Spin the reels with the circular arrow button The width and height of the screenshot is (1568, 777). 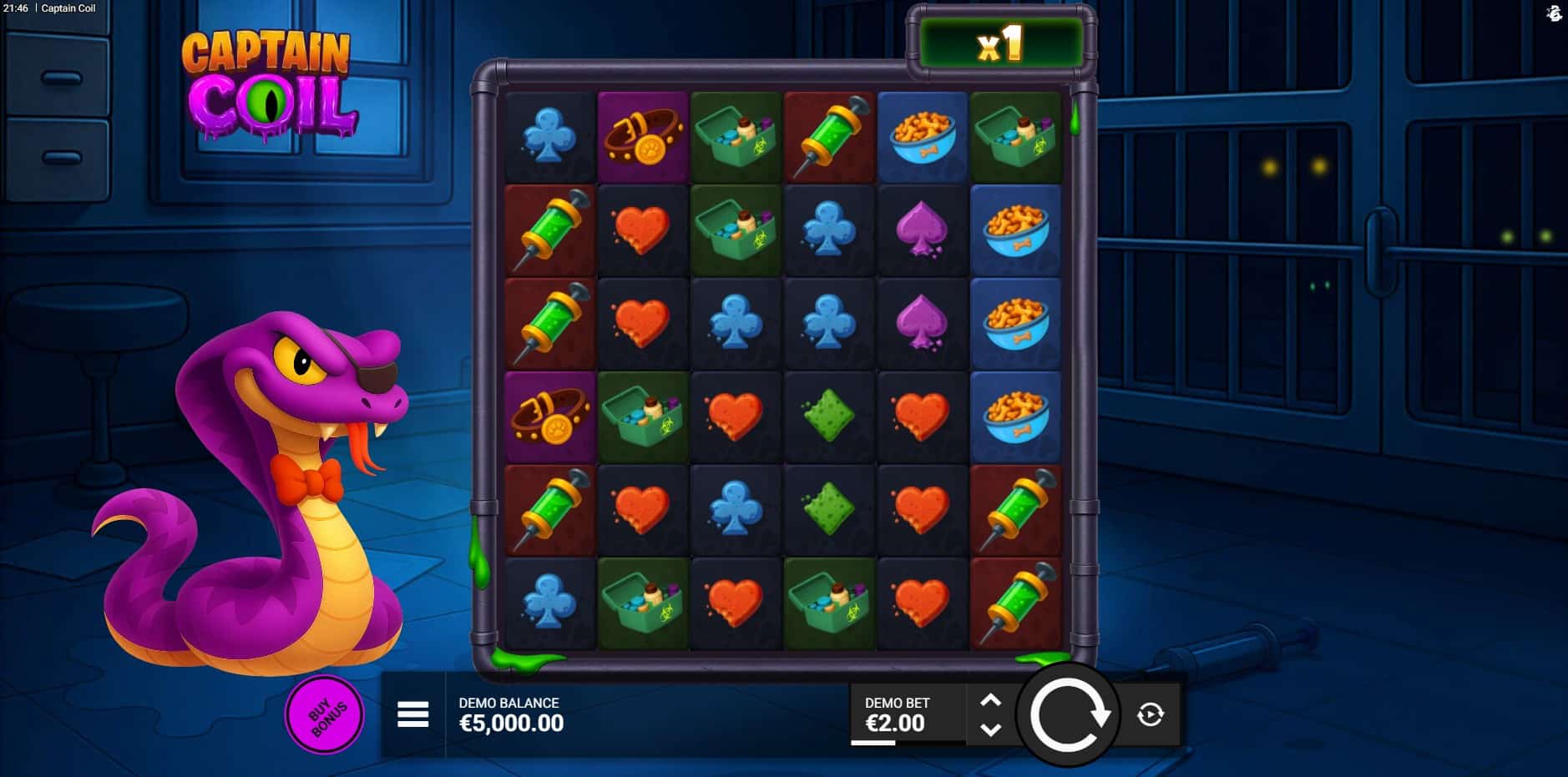pos(1067,714)
